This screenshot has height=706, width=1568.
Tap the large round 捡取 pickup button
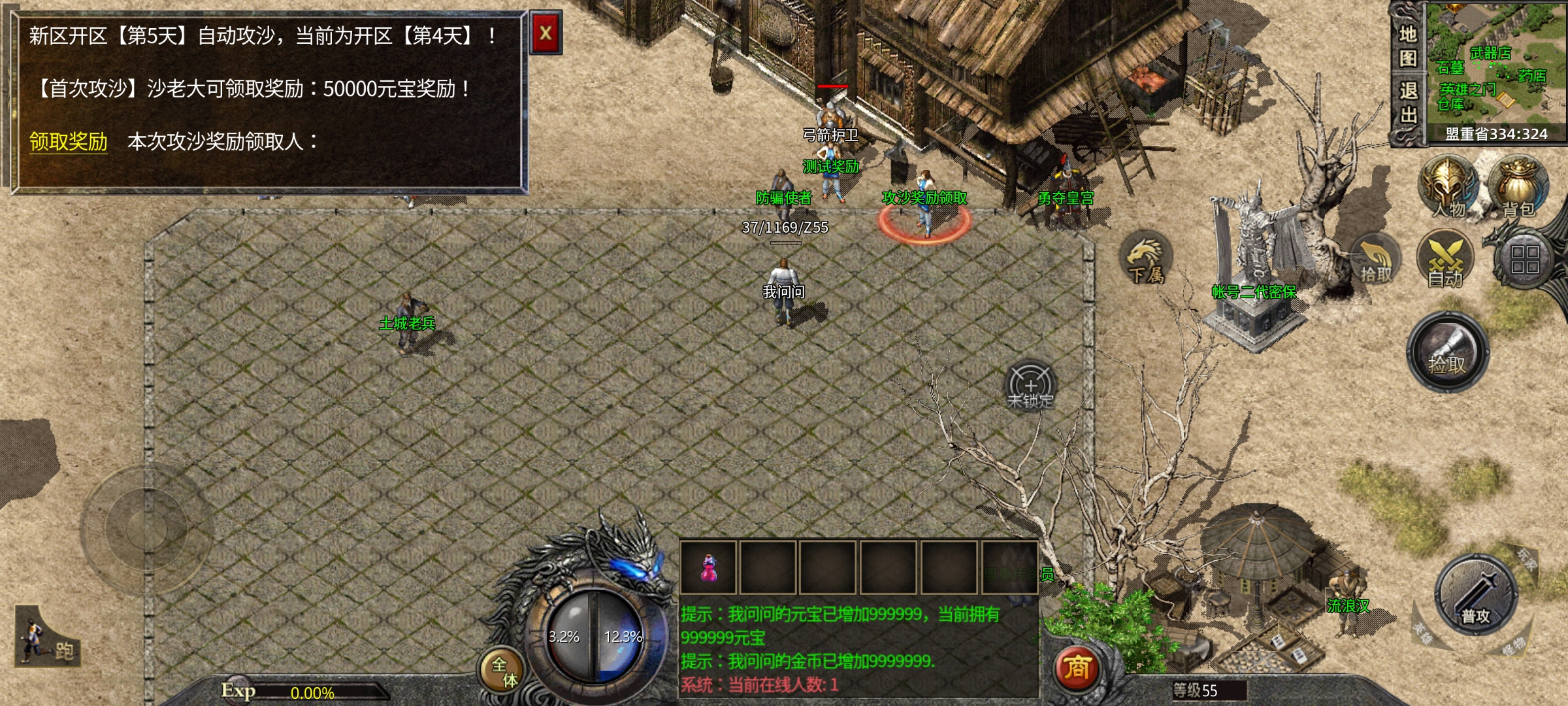tap(1448, 353)
